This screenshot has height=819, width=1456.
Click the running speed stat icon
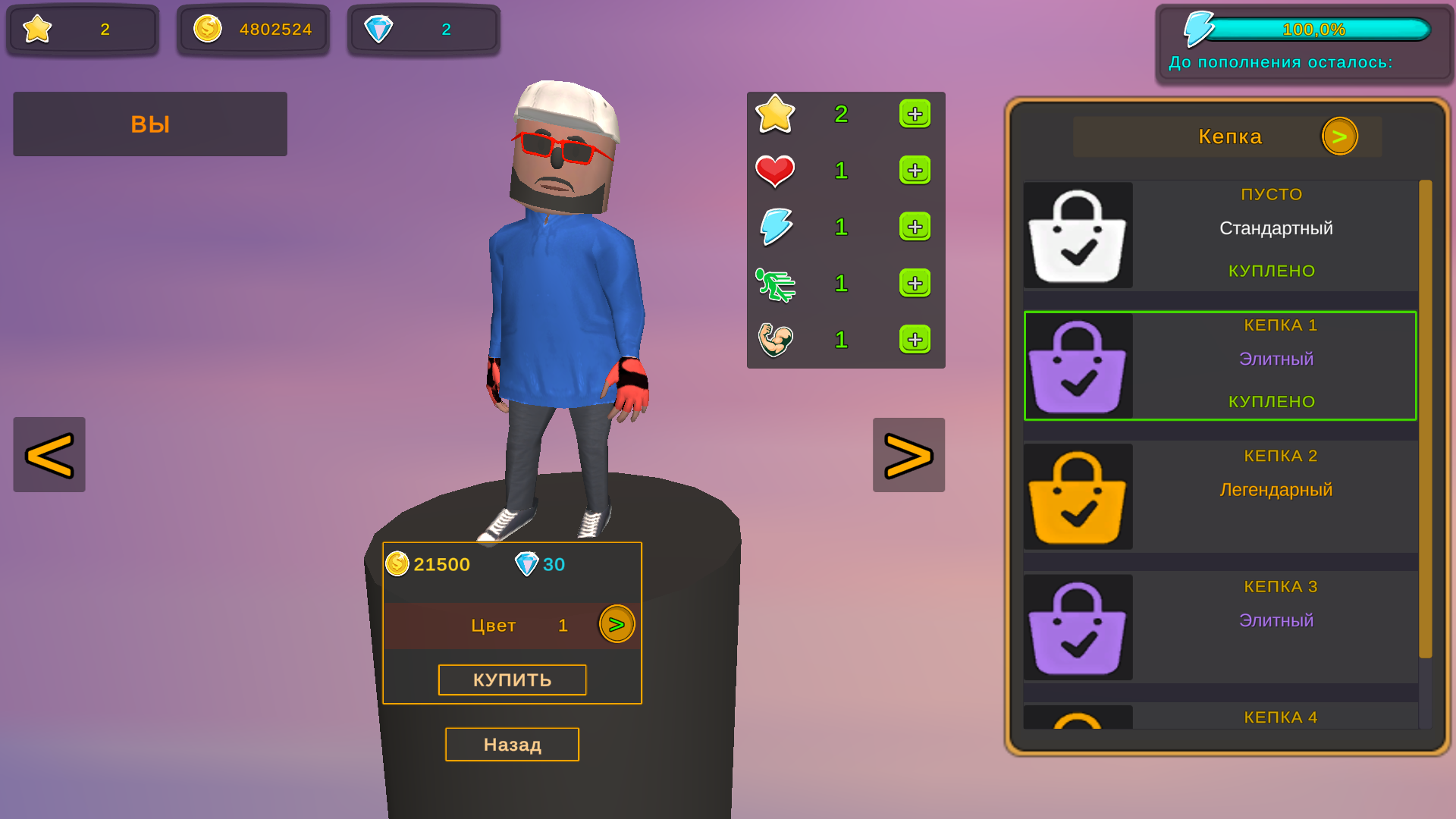tap(774, 283)
